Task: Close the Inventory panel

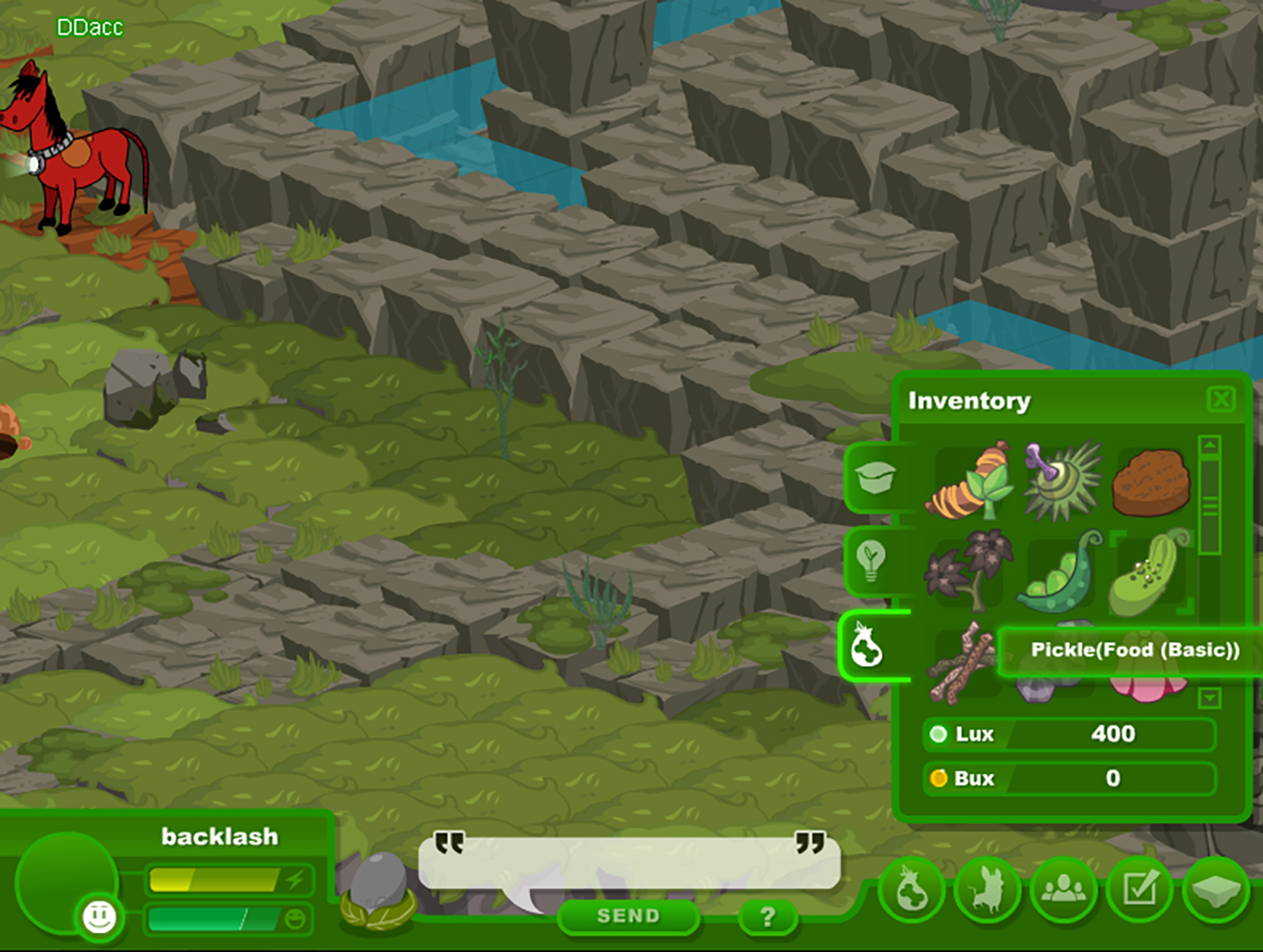Action: click(1221, 400)
